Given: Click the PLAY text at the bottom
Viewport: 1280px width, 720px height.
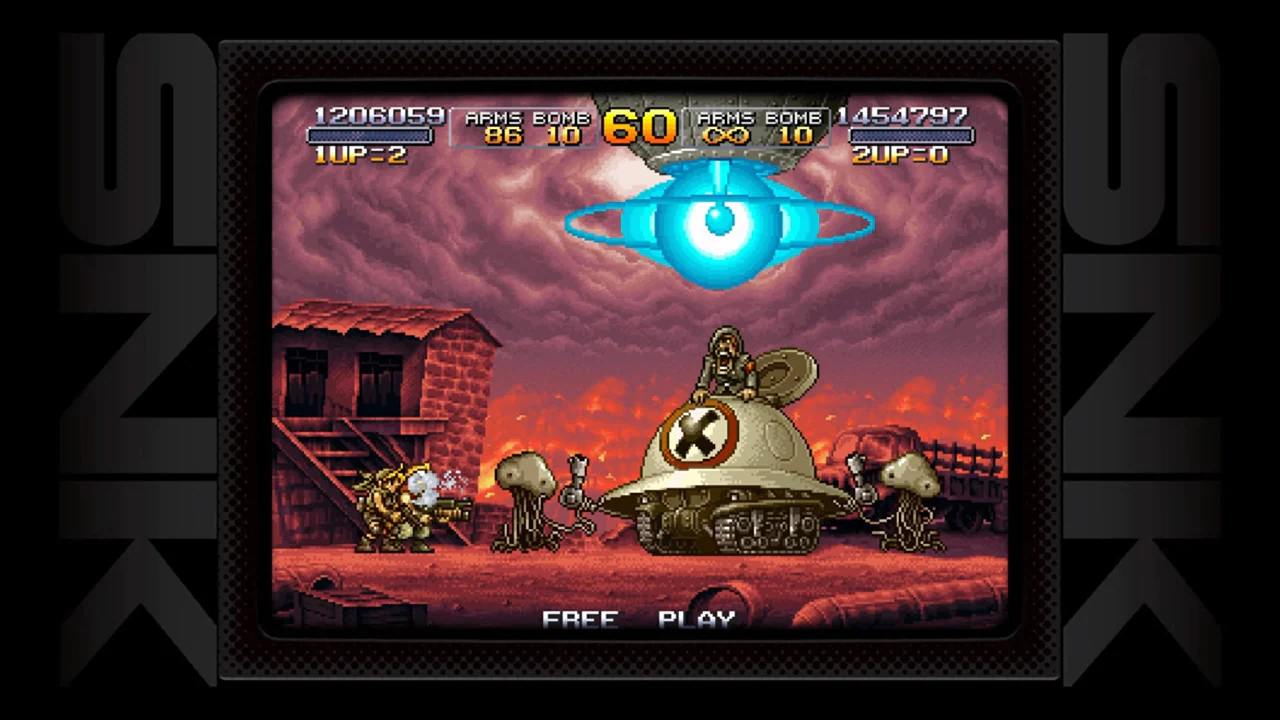Looking at the screenshot, I should pyautogui.click(x=697, y=618).
